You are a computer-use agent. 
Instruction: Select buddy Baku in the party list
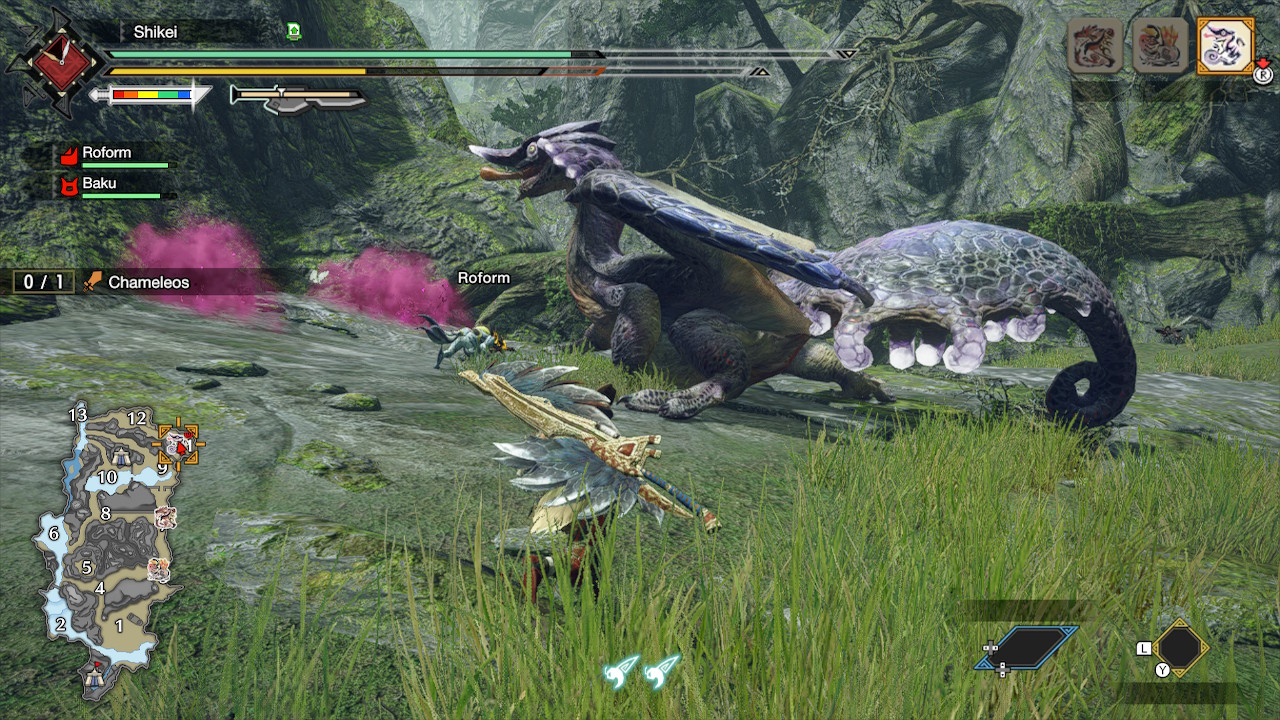[99, 184]
